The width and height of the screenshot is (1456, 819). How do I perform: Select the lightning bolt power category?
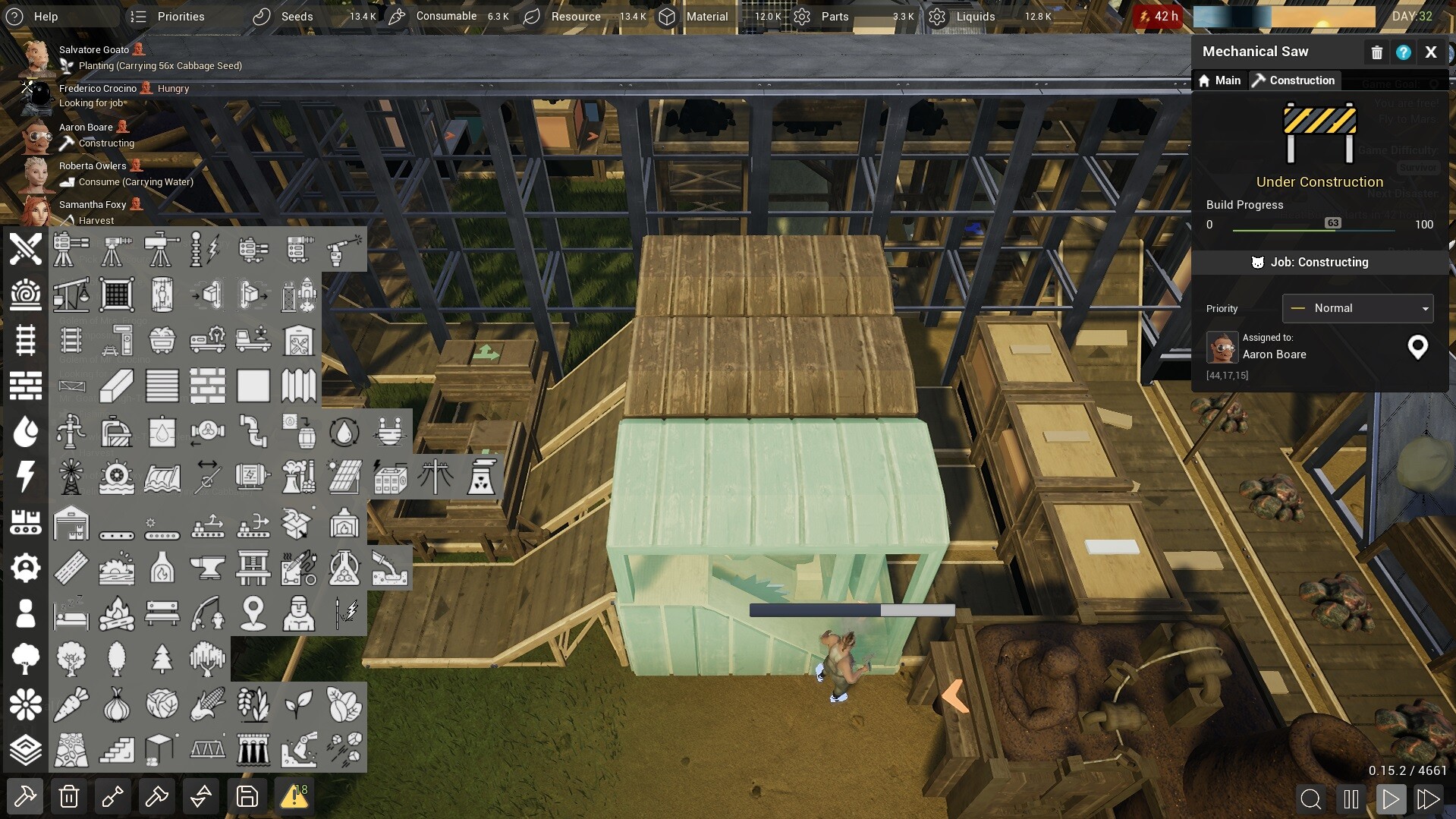click(26, 477)
